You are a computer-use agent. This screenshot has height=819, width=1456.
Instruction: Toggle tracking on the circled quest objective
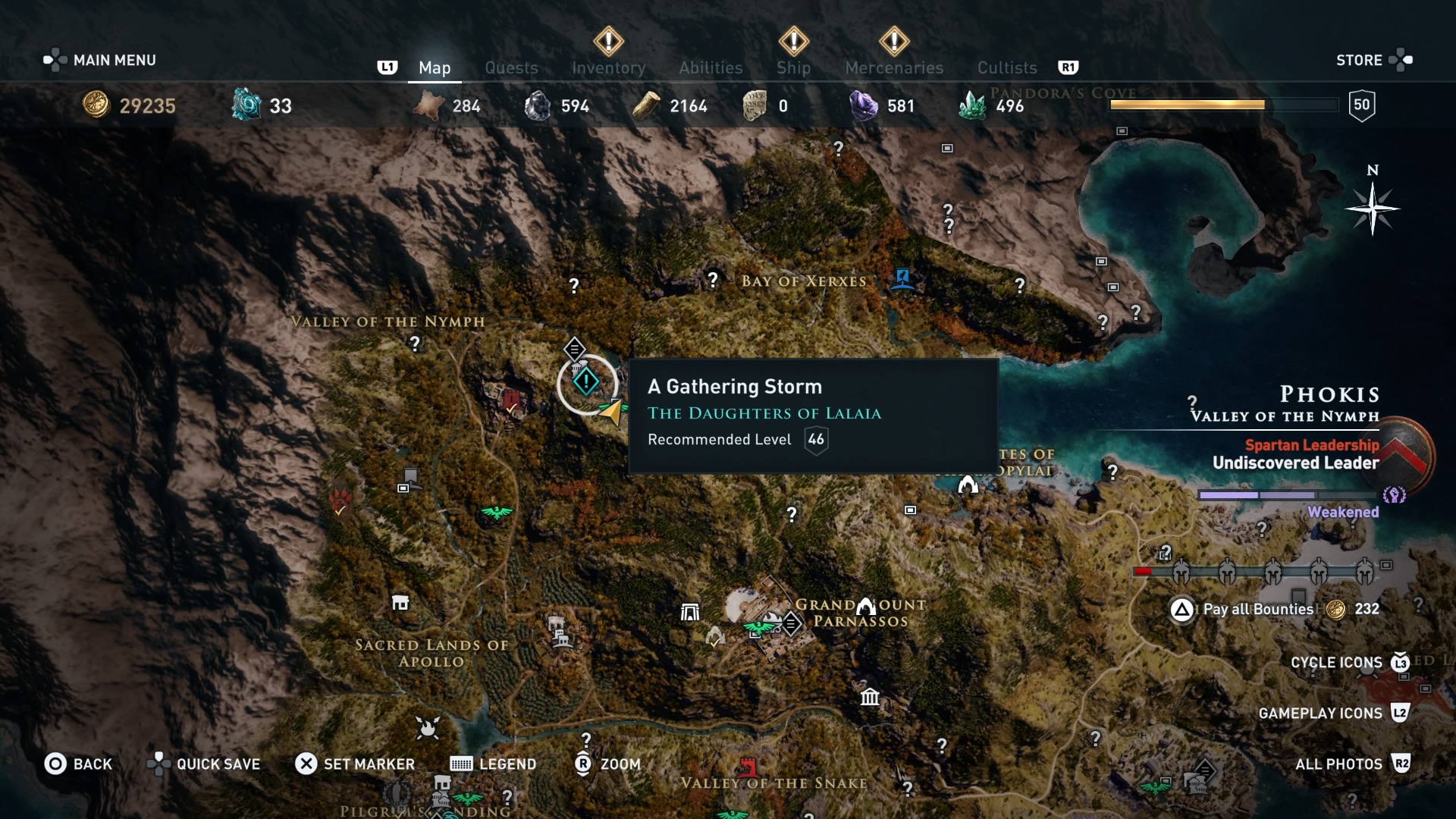click(x=586, y=381)
